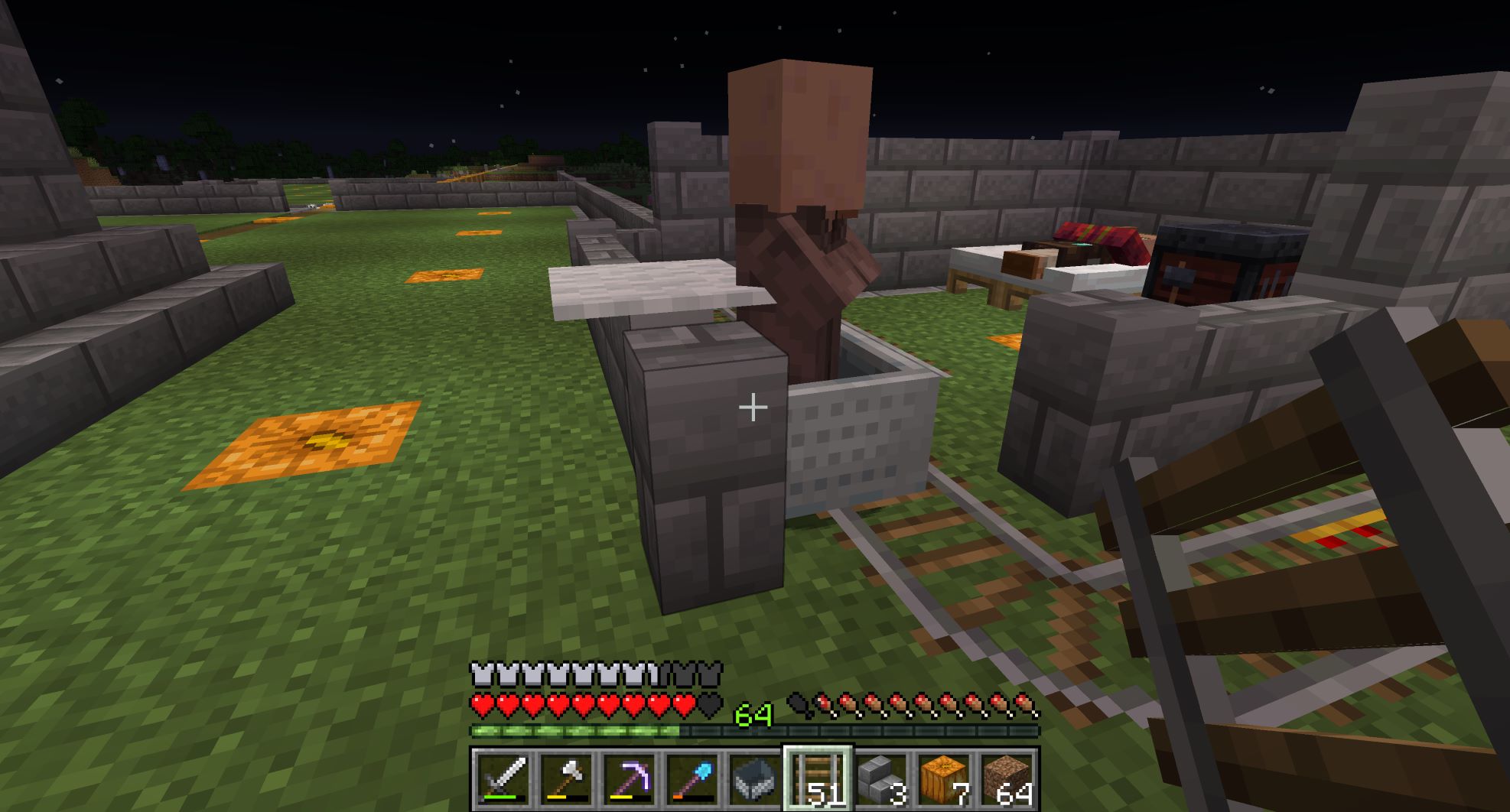Choose the stone brick stairs slot
This screenshot has width=1510, height=812.
tap(881, 779)
